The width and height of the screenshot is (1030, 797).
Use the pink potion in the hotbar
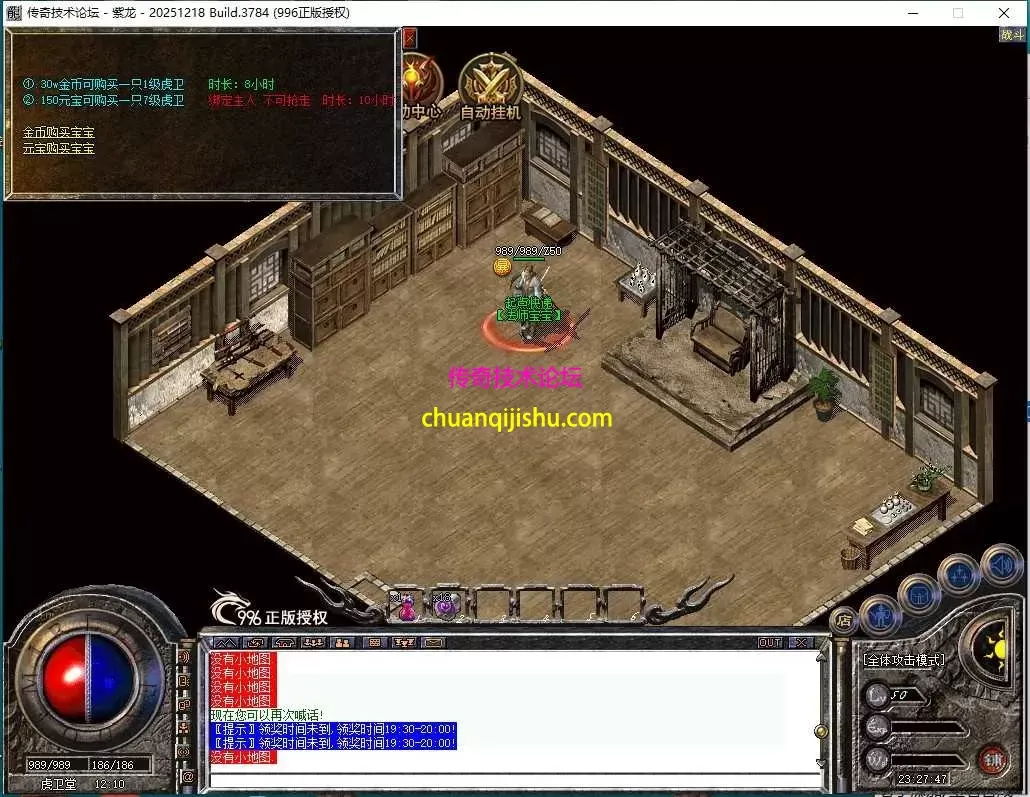pyautogui.click(x=407, y=606)
